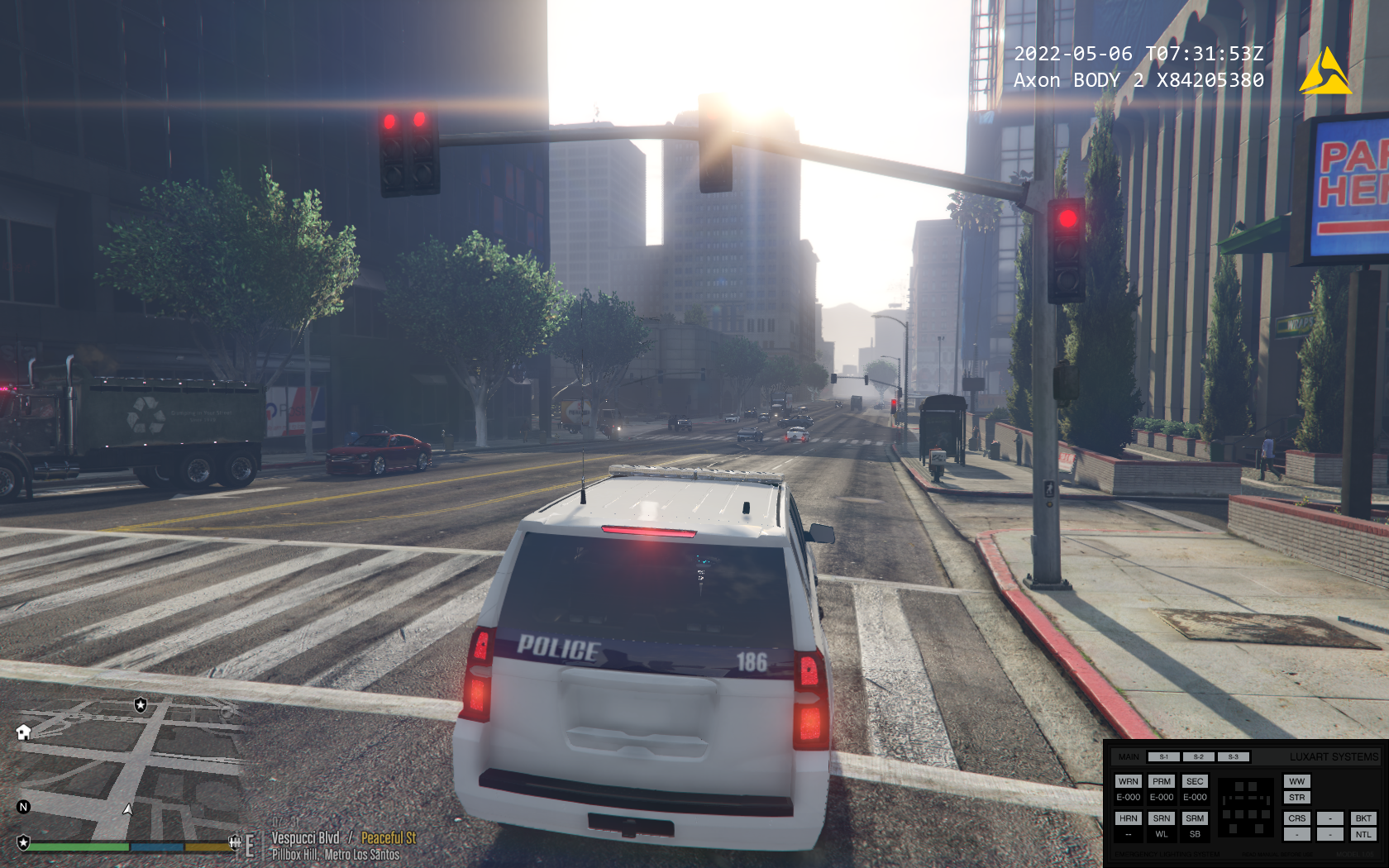Sound the HRN horn button
This screenshot has width=1389, height=868.
coord(1128,818)
